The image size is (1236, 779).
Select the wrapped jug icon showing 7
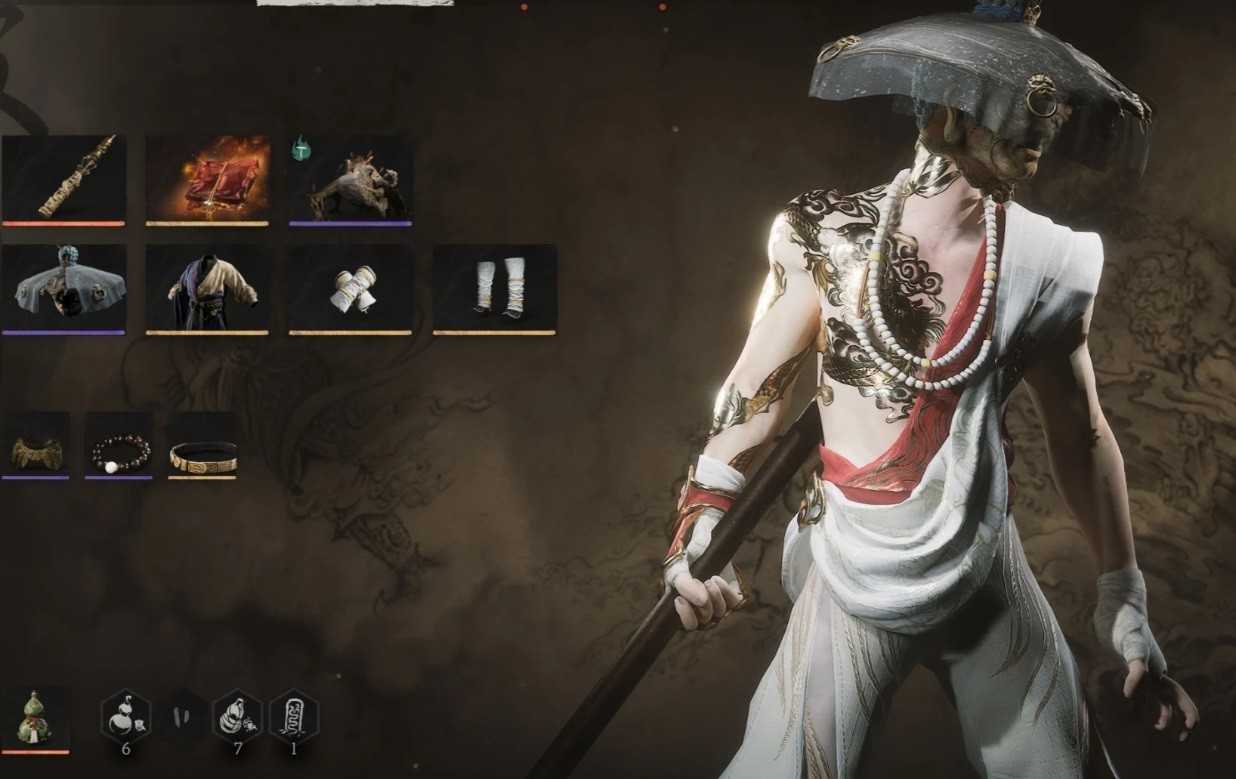point(238,715)
